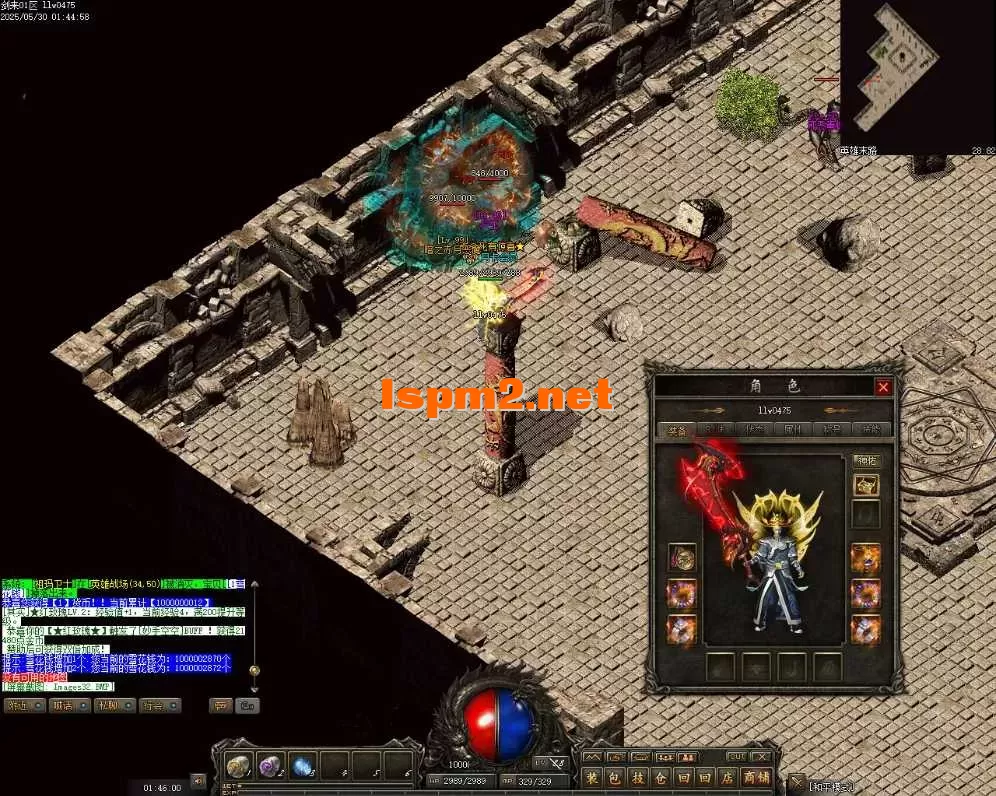Open the 店 shop button

tap(727, 777)
